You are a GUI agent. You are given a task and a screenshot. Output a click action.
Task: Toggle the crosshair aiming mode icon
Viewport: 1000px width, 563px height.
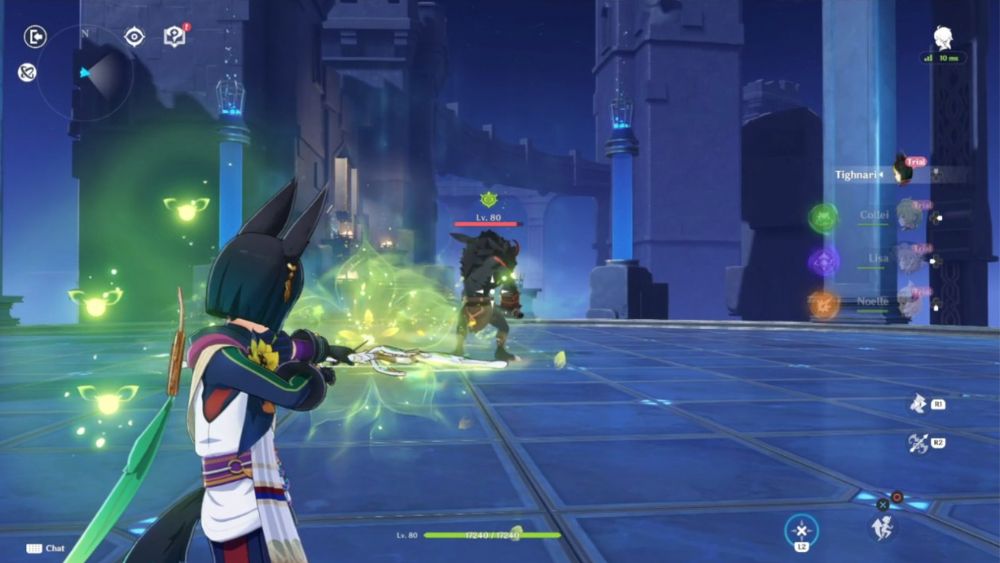coord(801,530)
